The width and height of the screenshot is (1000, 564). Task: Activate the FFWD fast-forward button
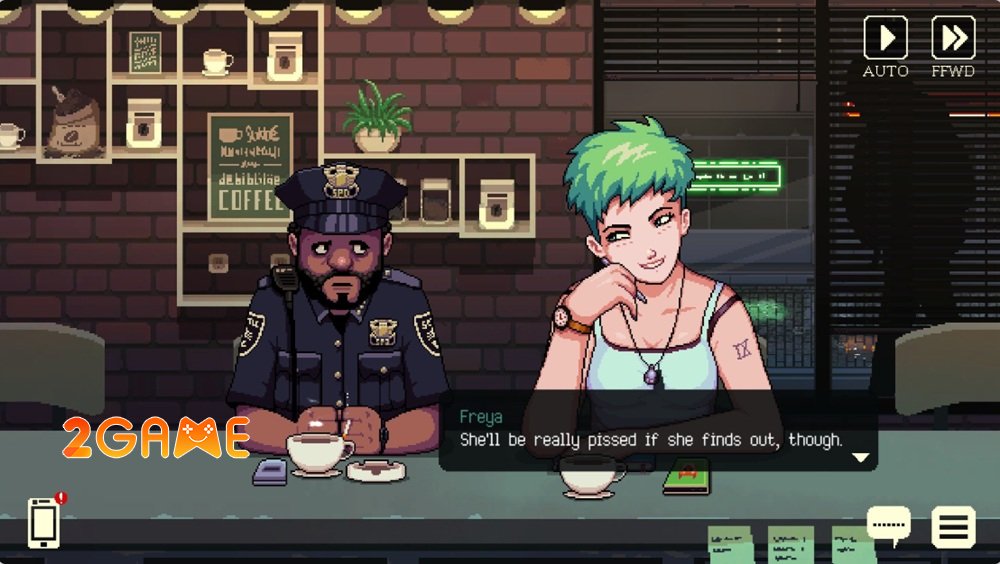point(952,38)
